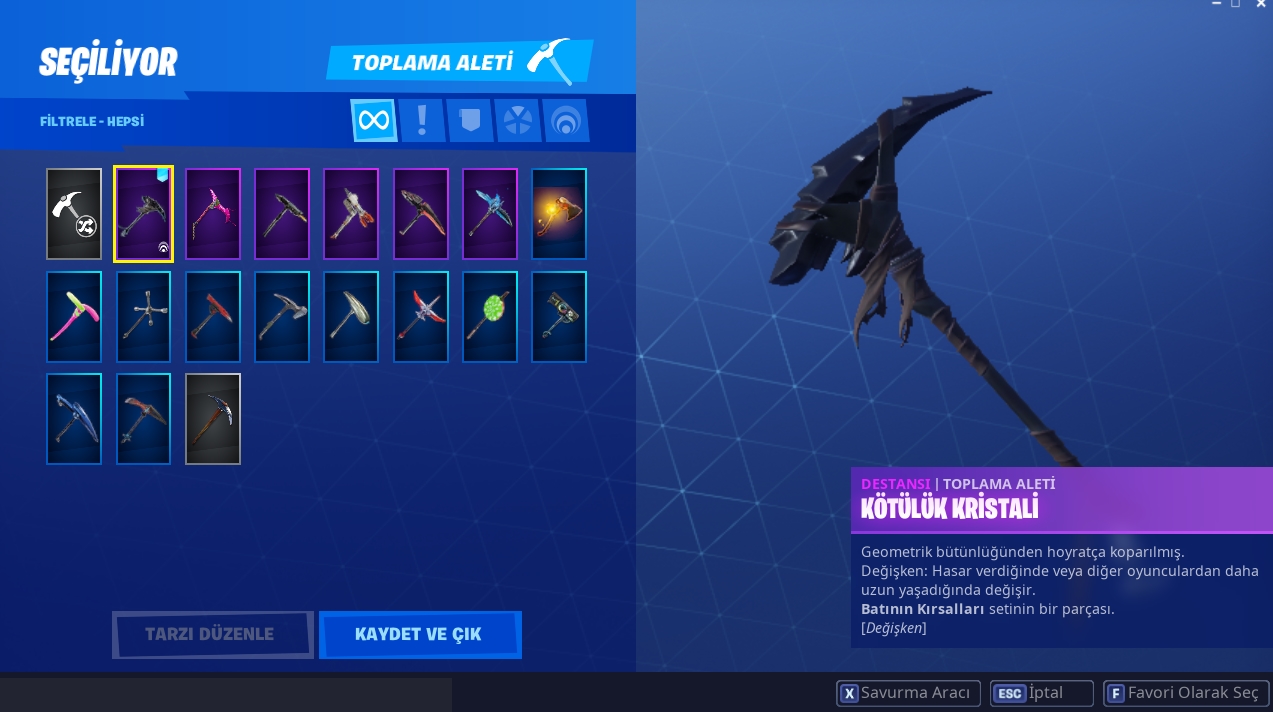This screenshot has width=1273, height=712.
Task: Choose the bookmark favorites filter tab
Action: (x=470, y=121)
